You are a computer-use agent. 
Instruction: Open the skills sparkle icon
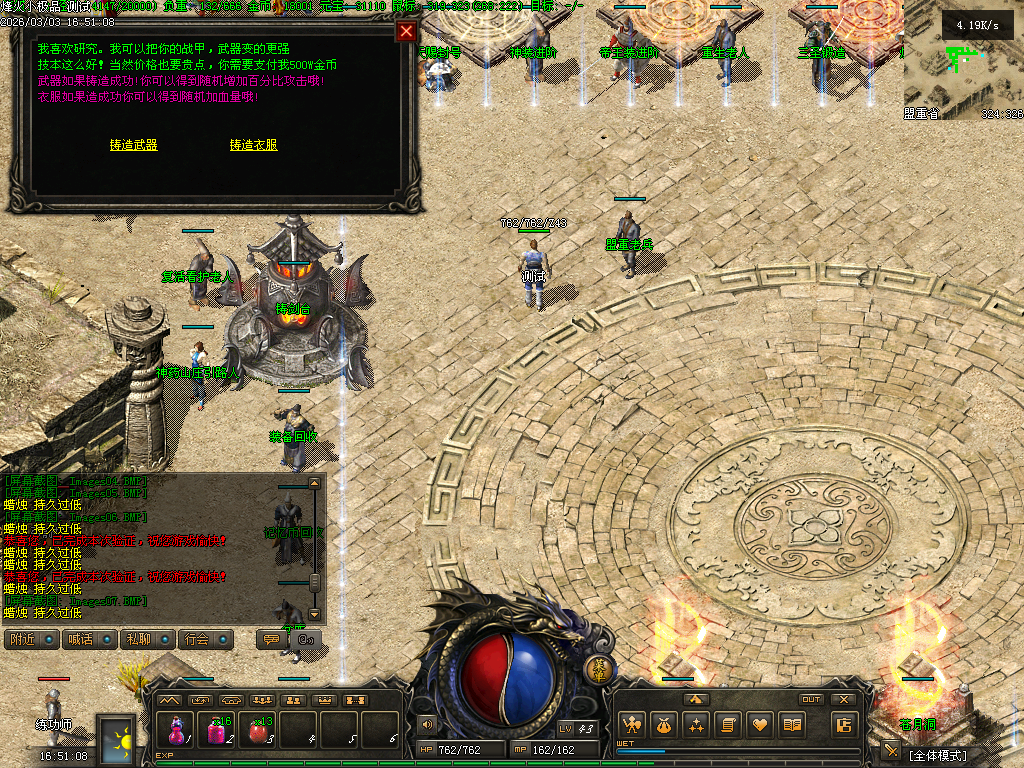[x=696, y=725]
